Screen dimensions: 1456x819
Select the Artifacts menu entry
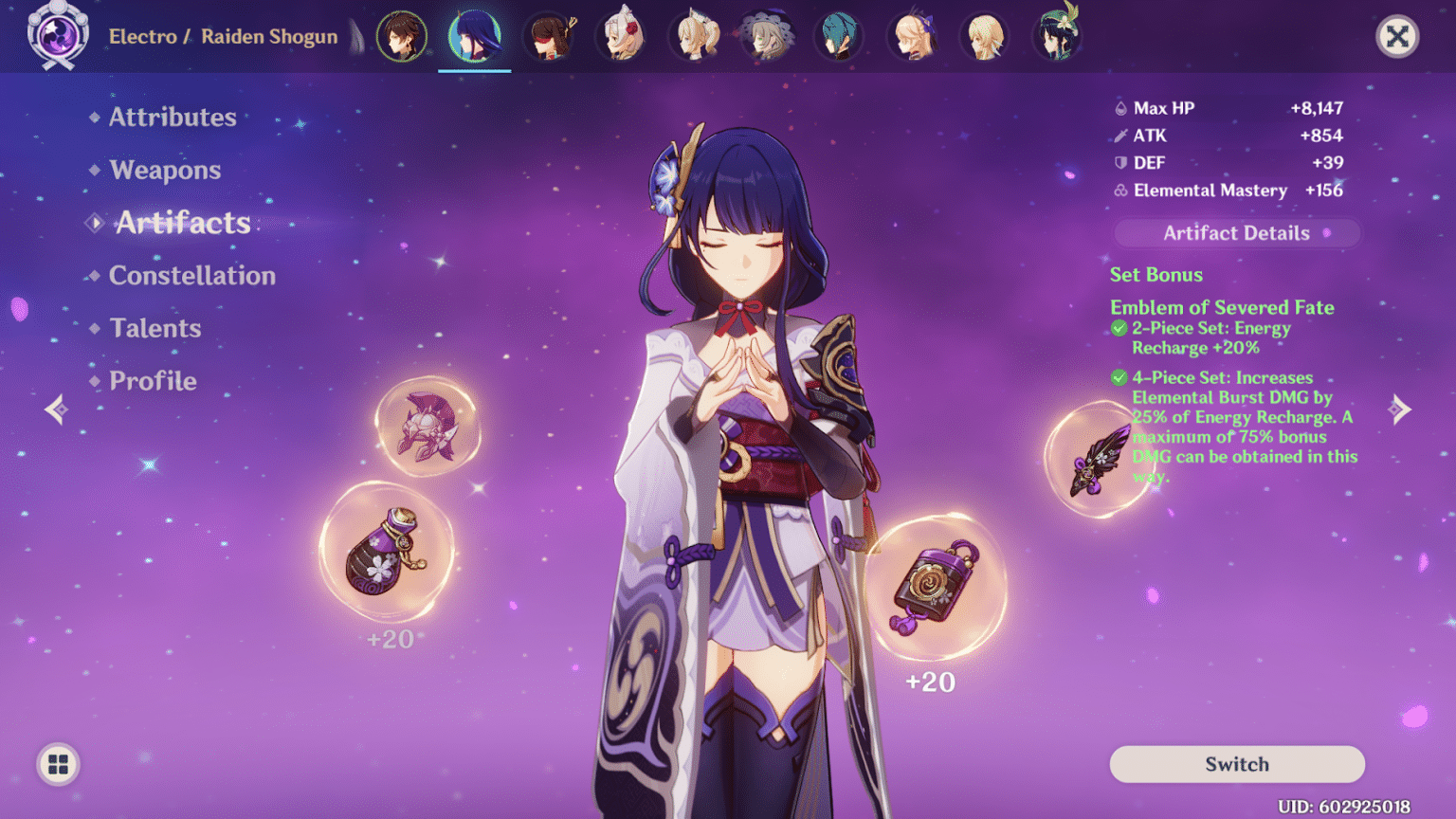(182, 223)
